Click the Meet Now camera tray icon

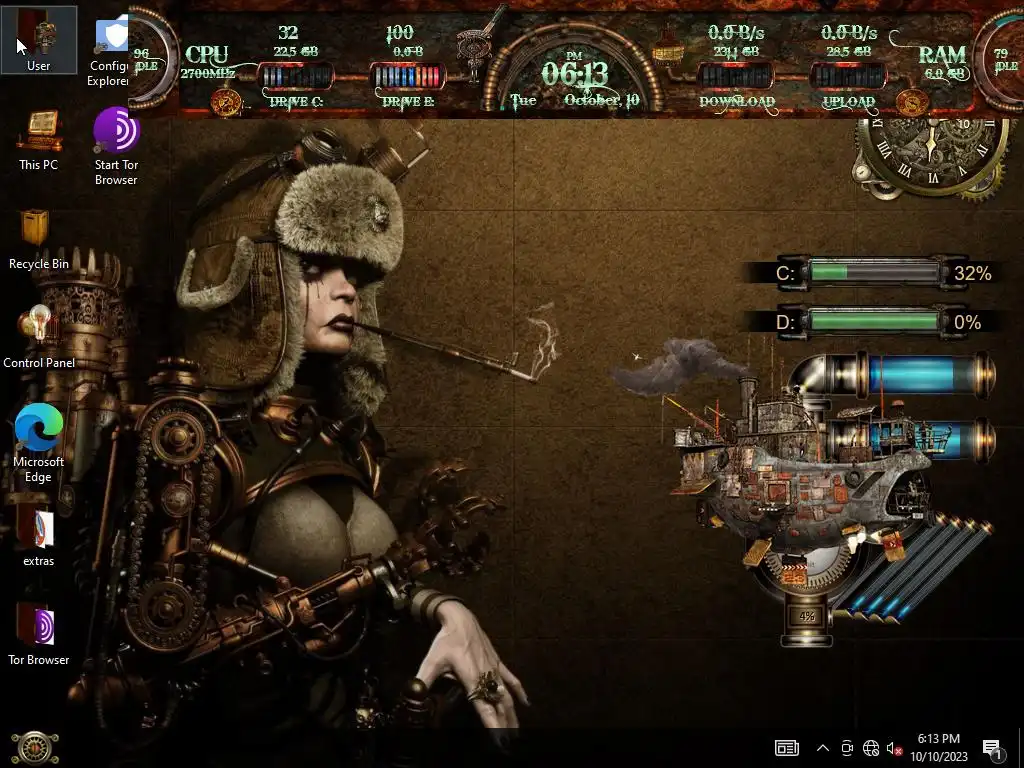click(x=847, y=748)
